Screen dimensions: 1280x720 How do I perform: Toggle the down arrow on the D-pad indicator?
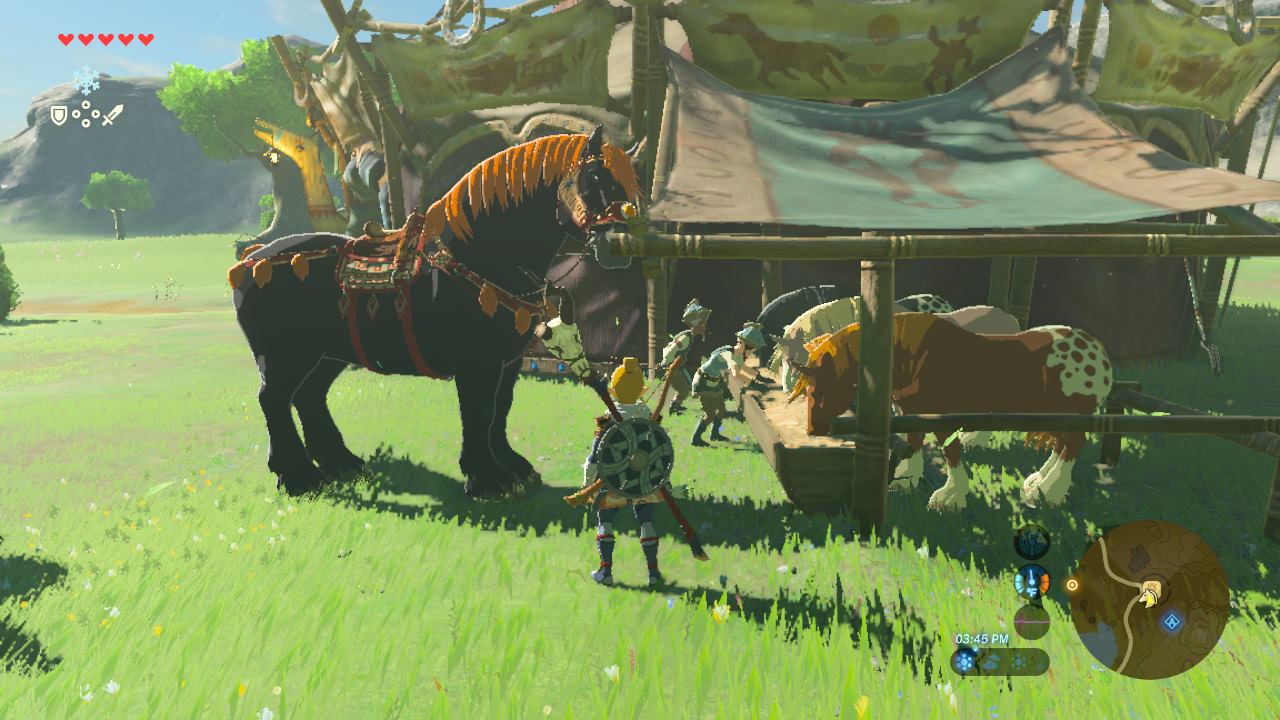[86, 123]
